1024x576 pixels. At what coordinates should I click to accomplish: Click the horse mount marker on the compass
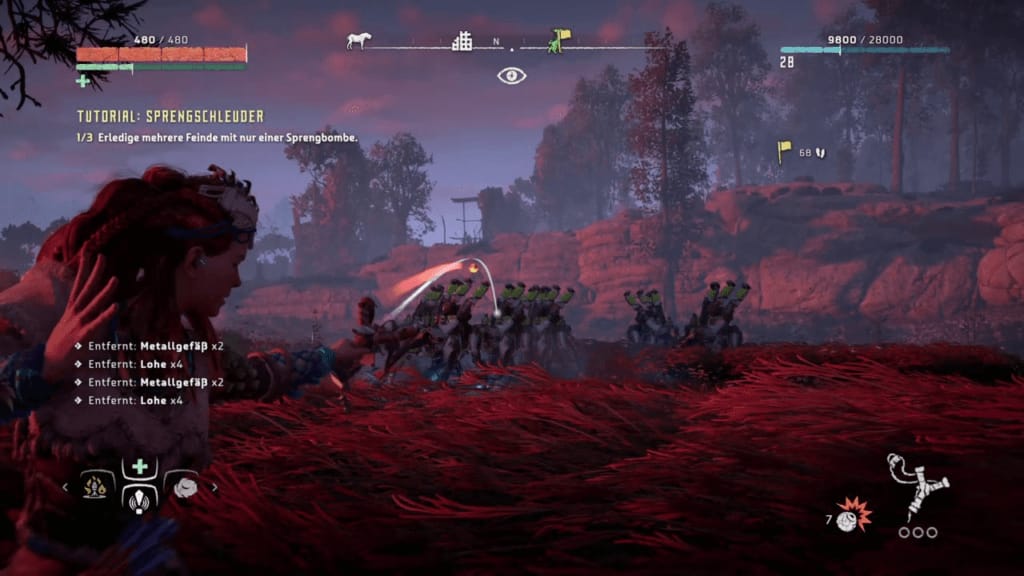(358, 41)
